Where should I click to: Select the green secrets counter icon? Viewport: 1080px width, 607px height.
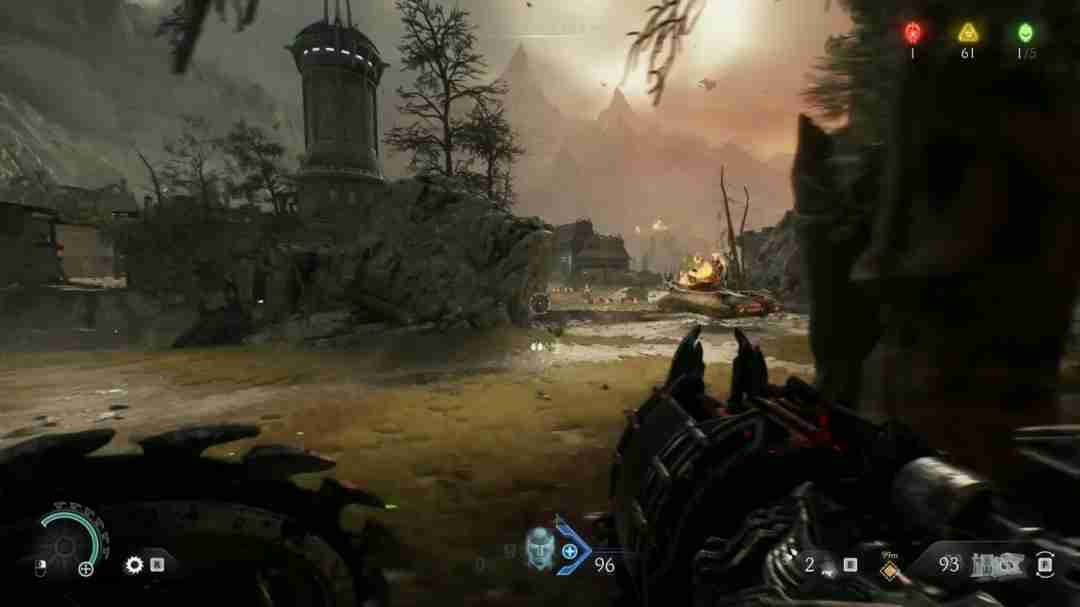[x=1025, y=32]
